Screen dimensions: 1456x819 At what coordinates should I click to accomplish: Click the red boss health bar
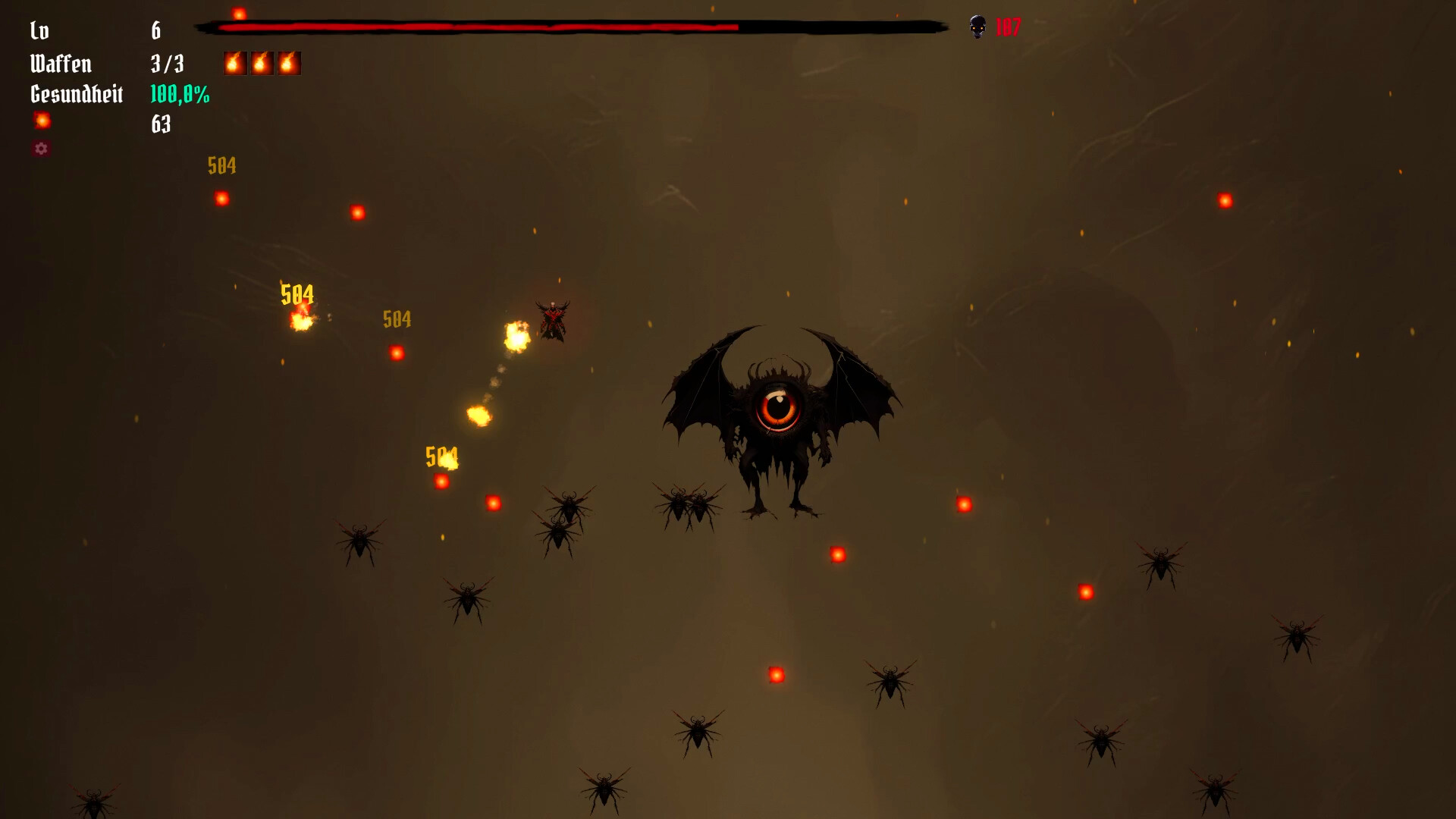click(478, 27)
